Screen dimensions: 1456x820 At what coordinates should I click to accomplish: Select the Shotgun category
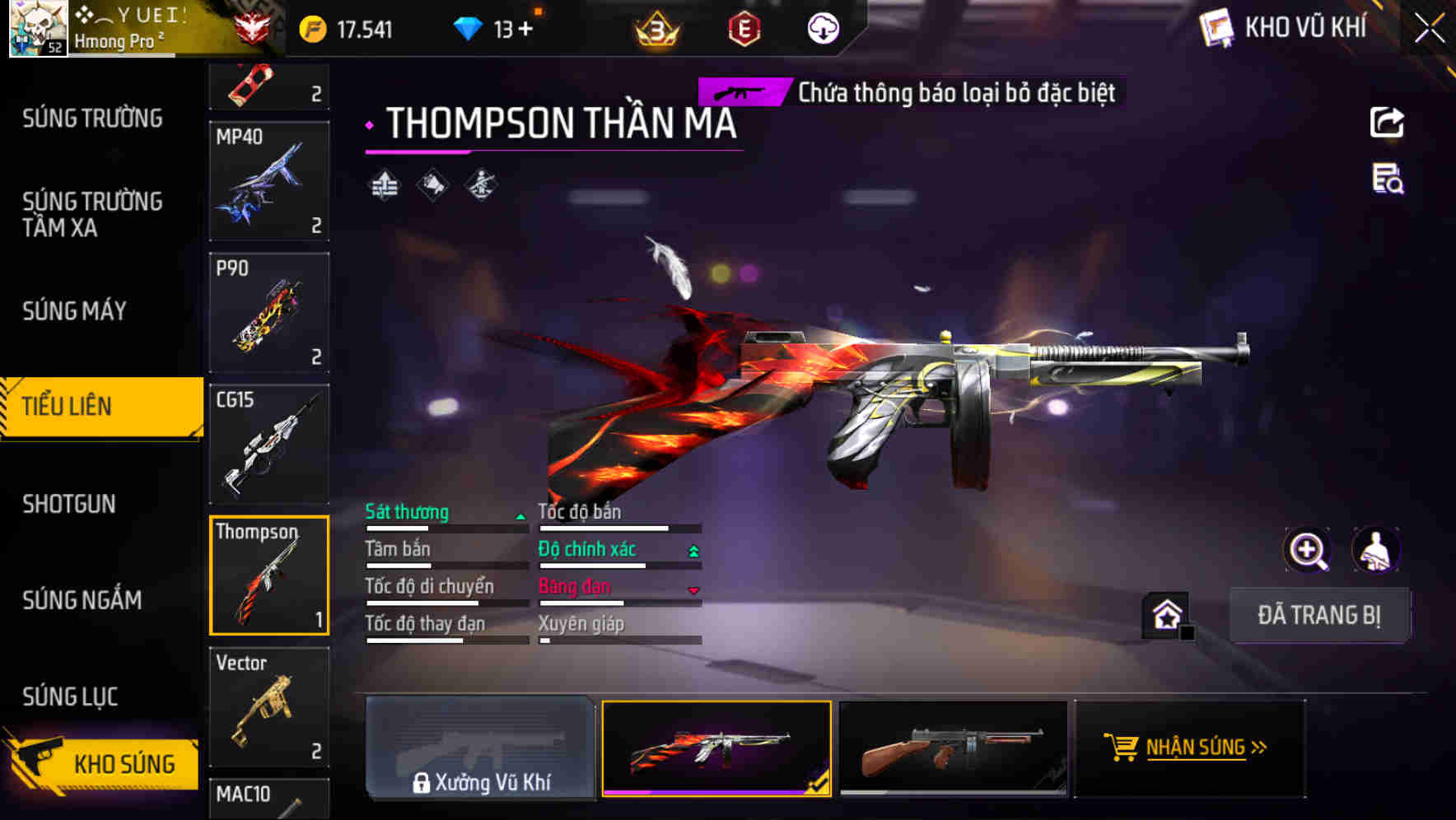pyautogui.click(x=69, y=504)
